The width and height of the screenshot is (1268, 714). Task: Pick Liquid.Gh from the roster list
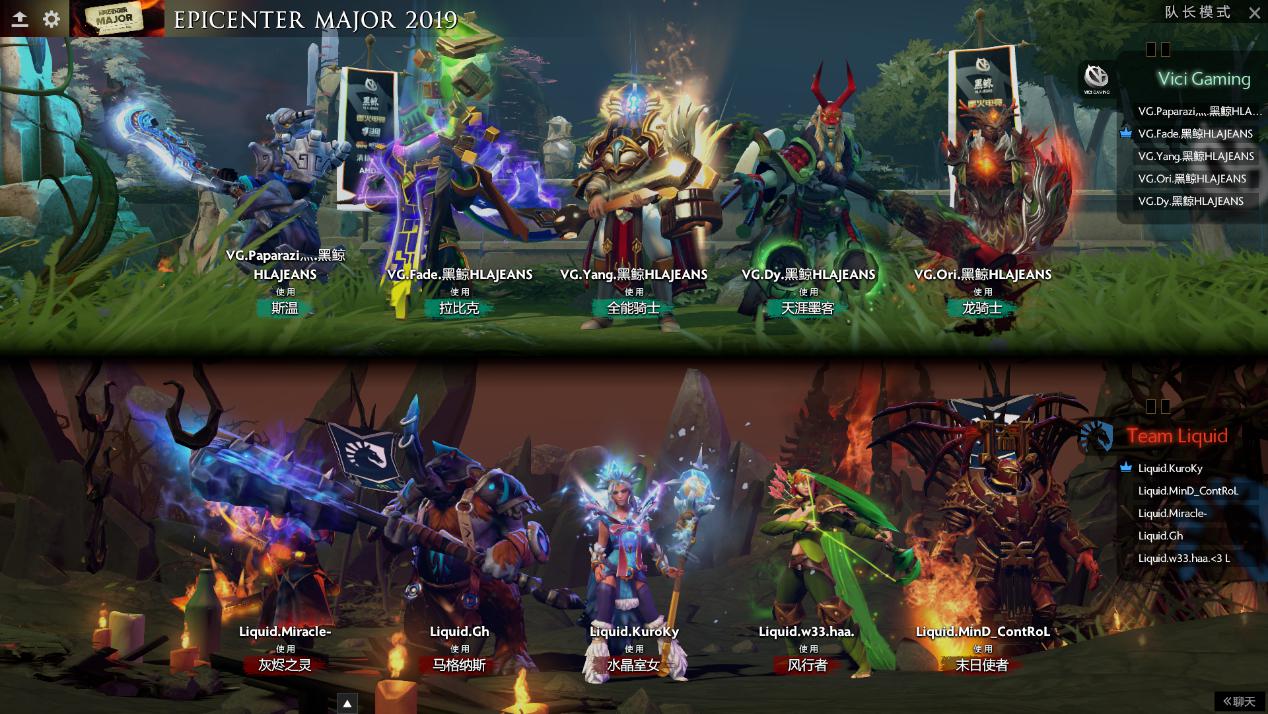point(1160,536)
